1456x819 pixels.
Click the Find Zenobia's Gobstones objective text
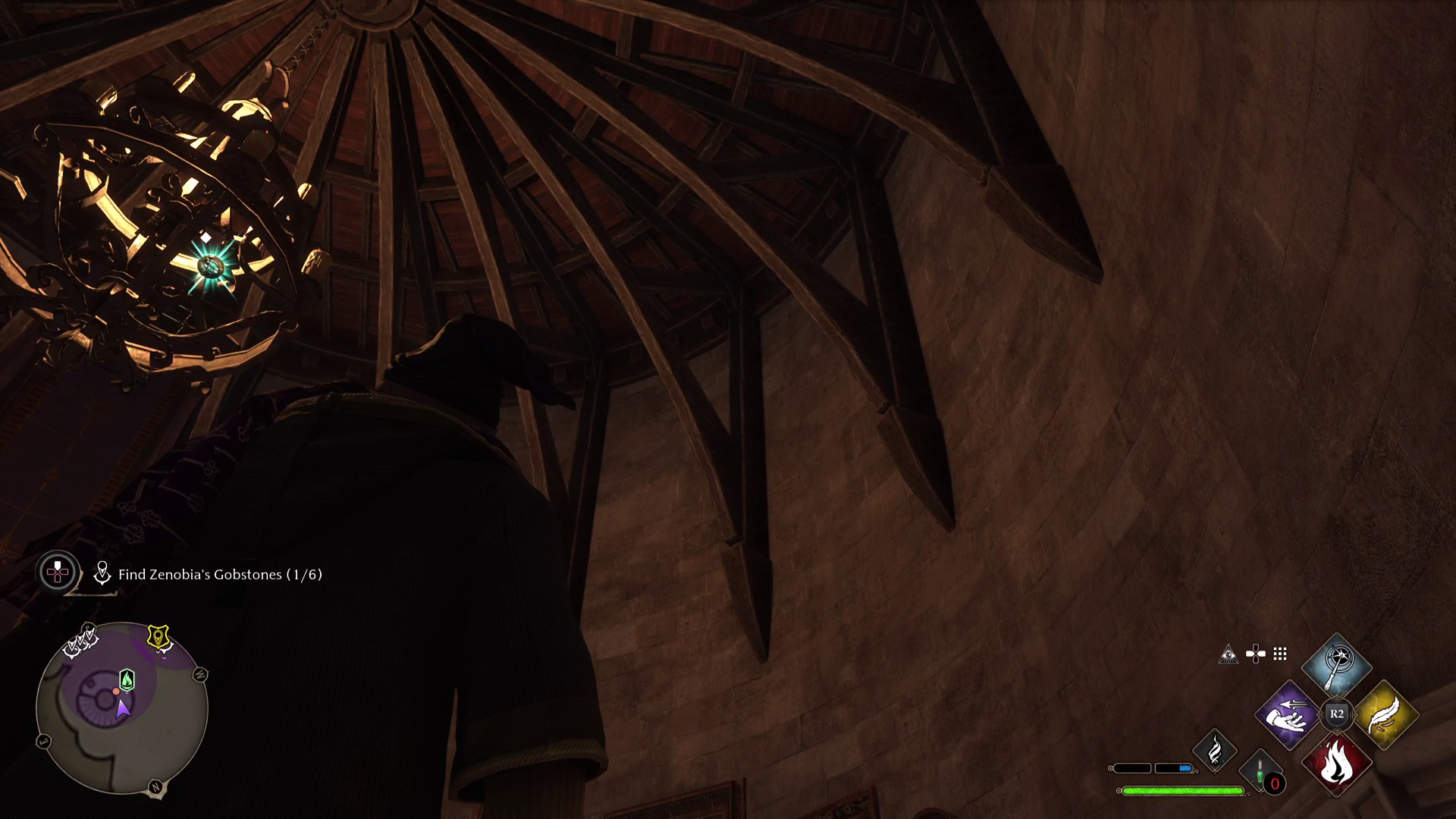click(x=220, y=574)
